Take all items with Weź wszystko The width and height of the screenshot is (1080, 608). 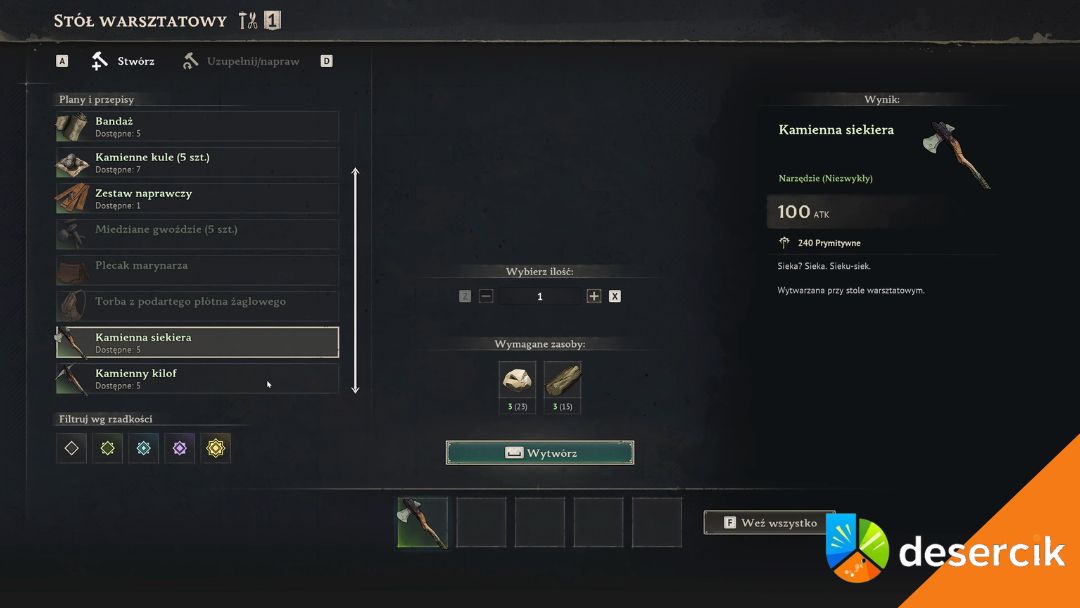(x=769, y=522)
